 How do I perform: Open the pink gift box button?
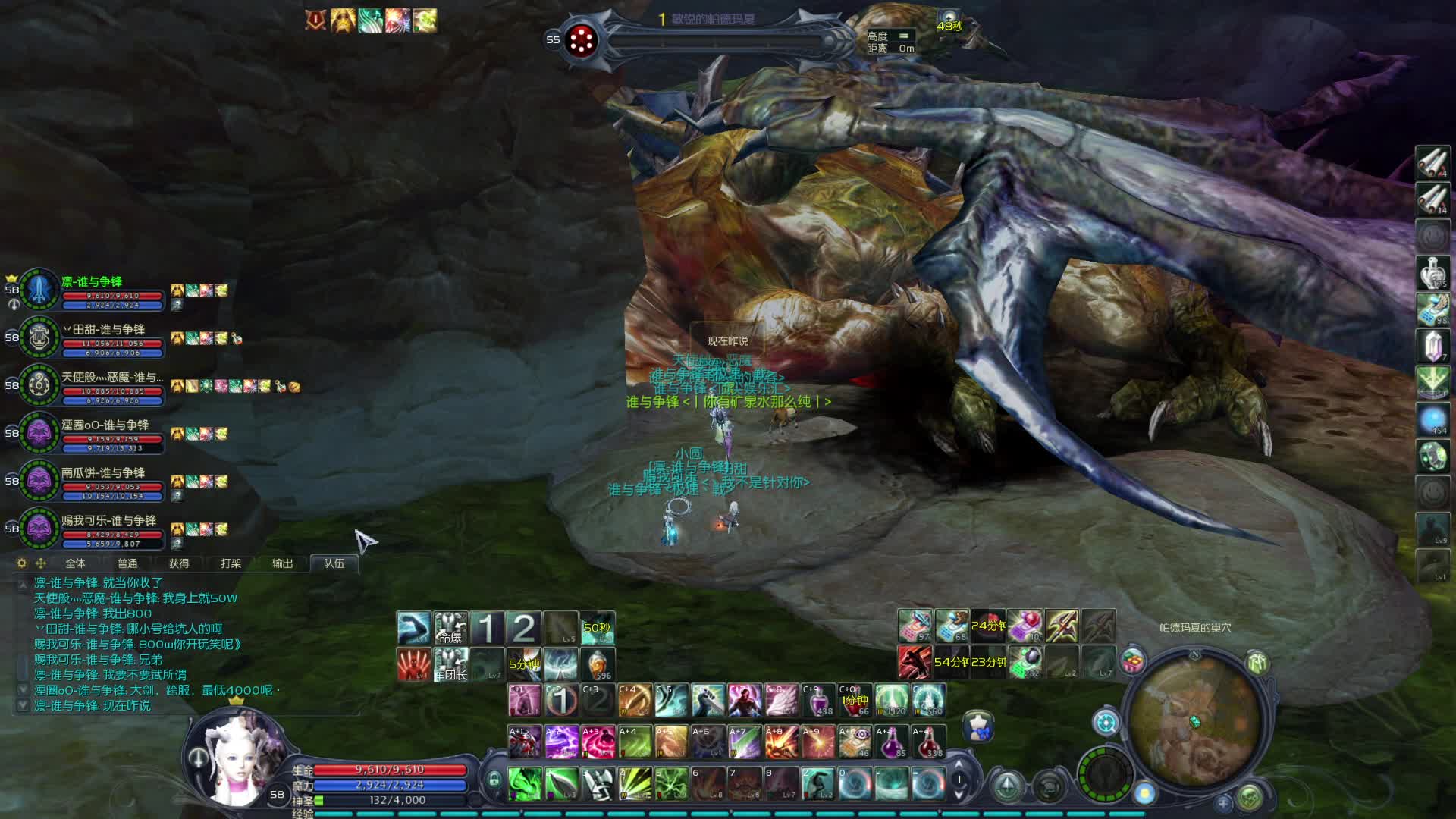coord(1133,661)
